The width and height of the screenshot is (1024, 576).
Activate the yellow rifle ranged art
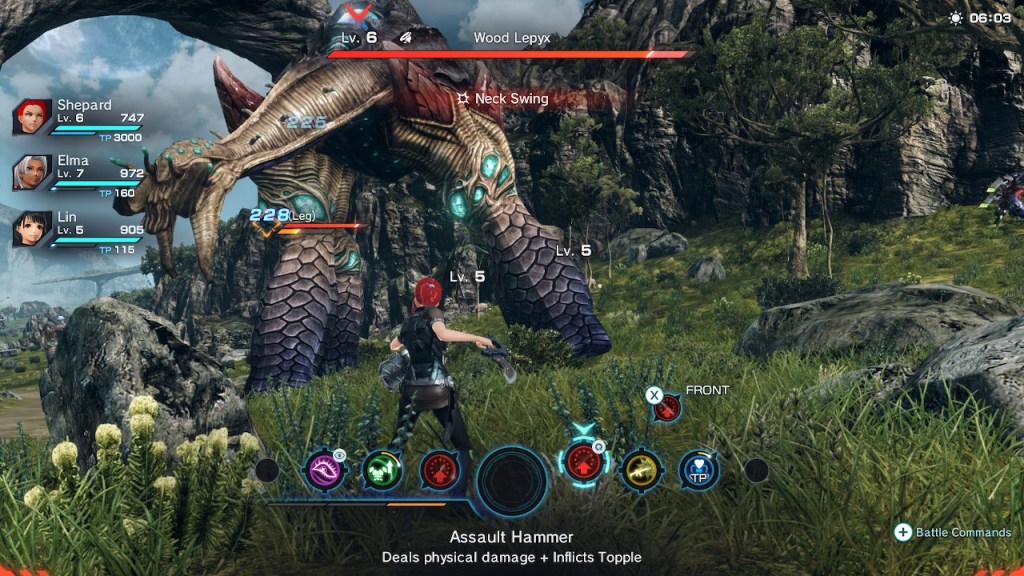pos(641,469)
